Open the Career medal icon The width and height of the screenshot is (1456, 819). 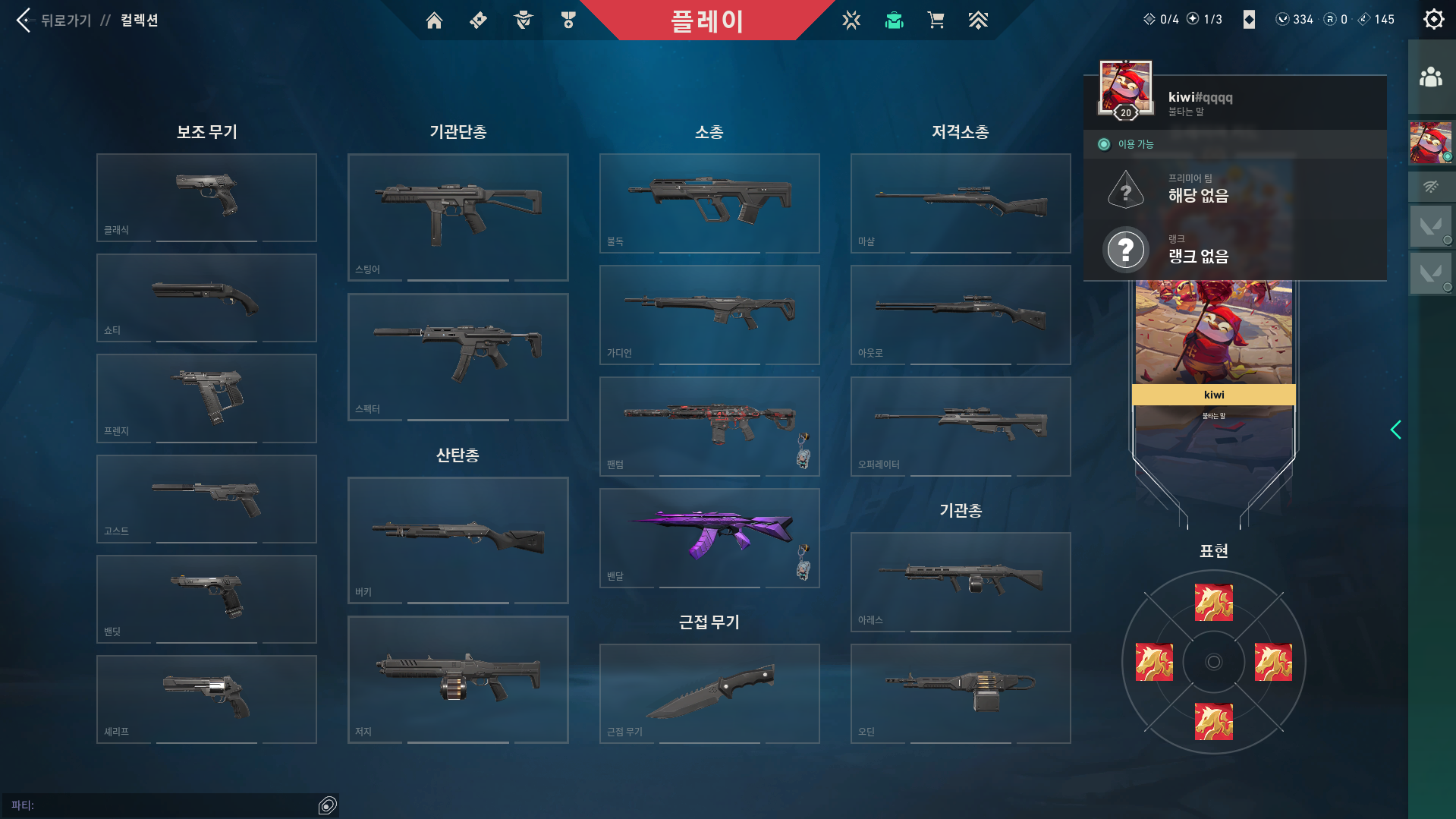[x=568, y=20]
